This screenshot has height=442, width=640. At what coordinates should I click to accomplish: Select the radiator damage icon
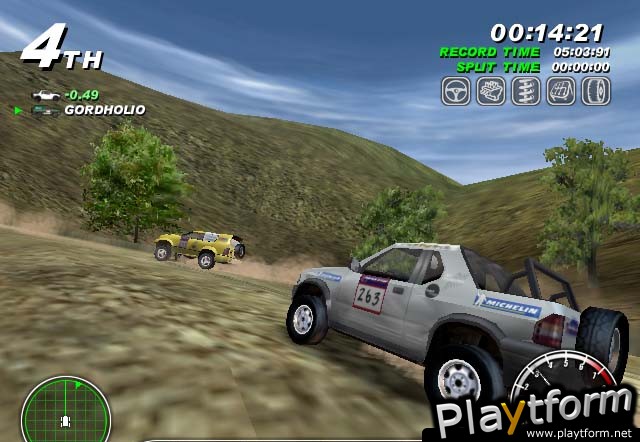(x=561, y=91)
